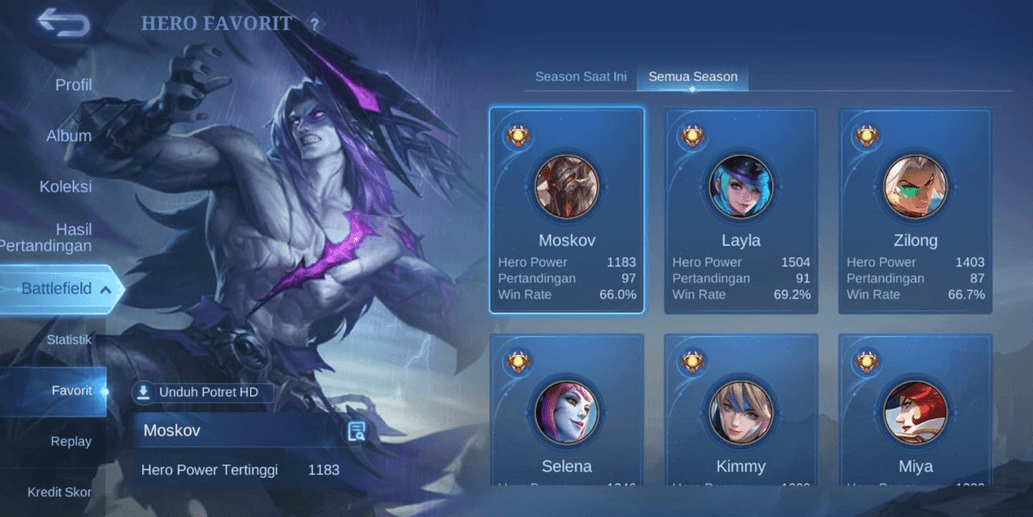Open the Hero Favorit help question mark
Image resolution: width=1033 pixels, height=517 pixels.
315,24
